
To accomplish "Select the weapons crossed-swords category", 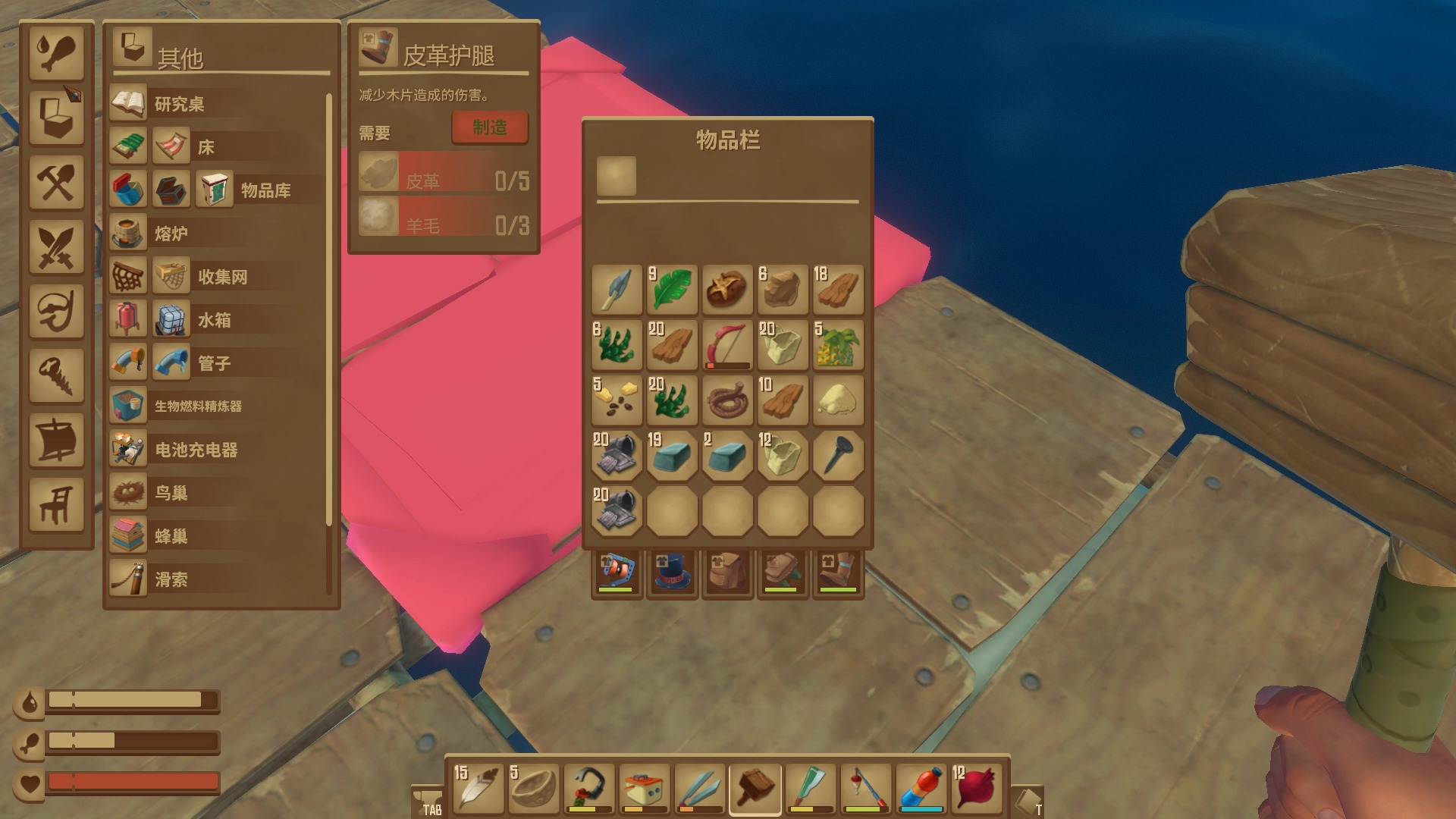I will pyautogui.click(x=56, y=246).
